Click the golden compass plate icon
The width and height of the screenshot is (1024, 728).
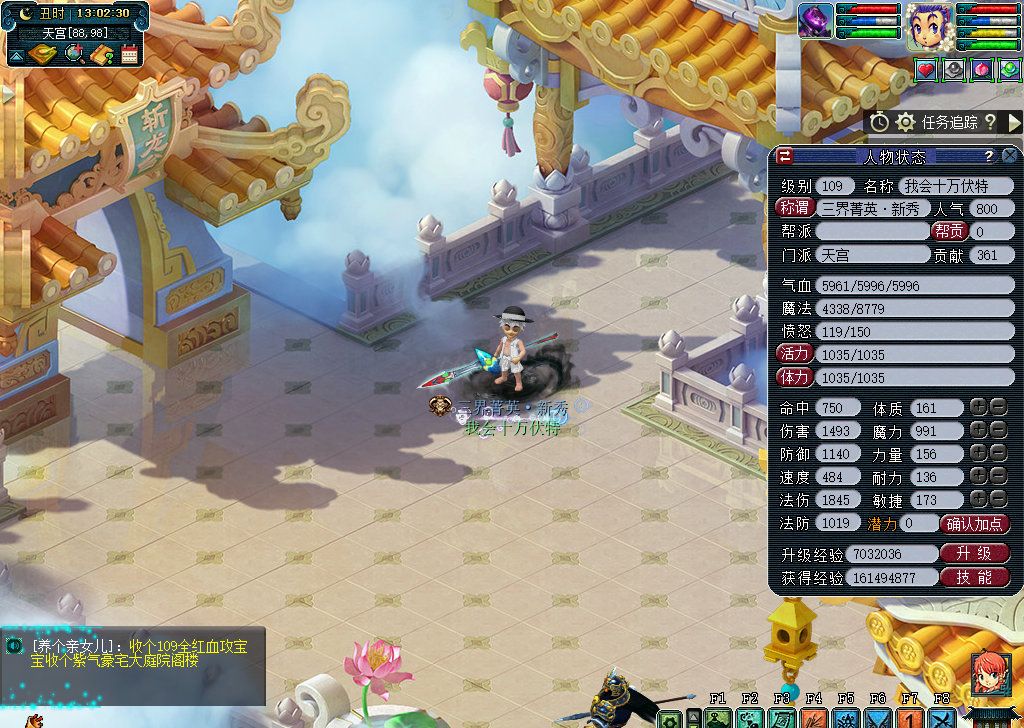coord(42,54)
